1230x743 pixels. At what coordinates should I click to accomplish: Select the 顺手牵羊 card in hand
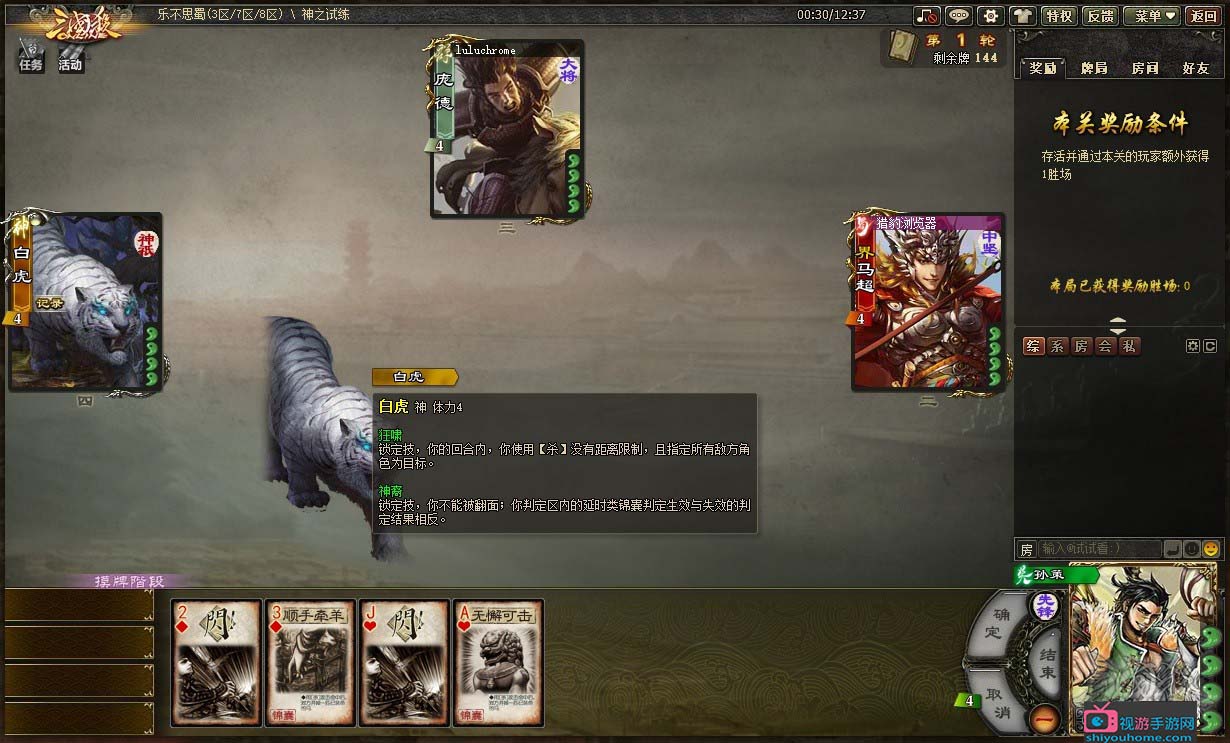coord(307,663)
